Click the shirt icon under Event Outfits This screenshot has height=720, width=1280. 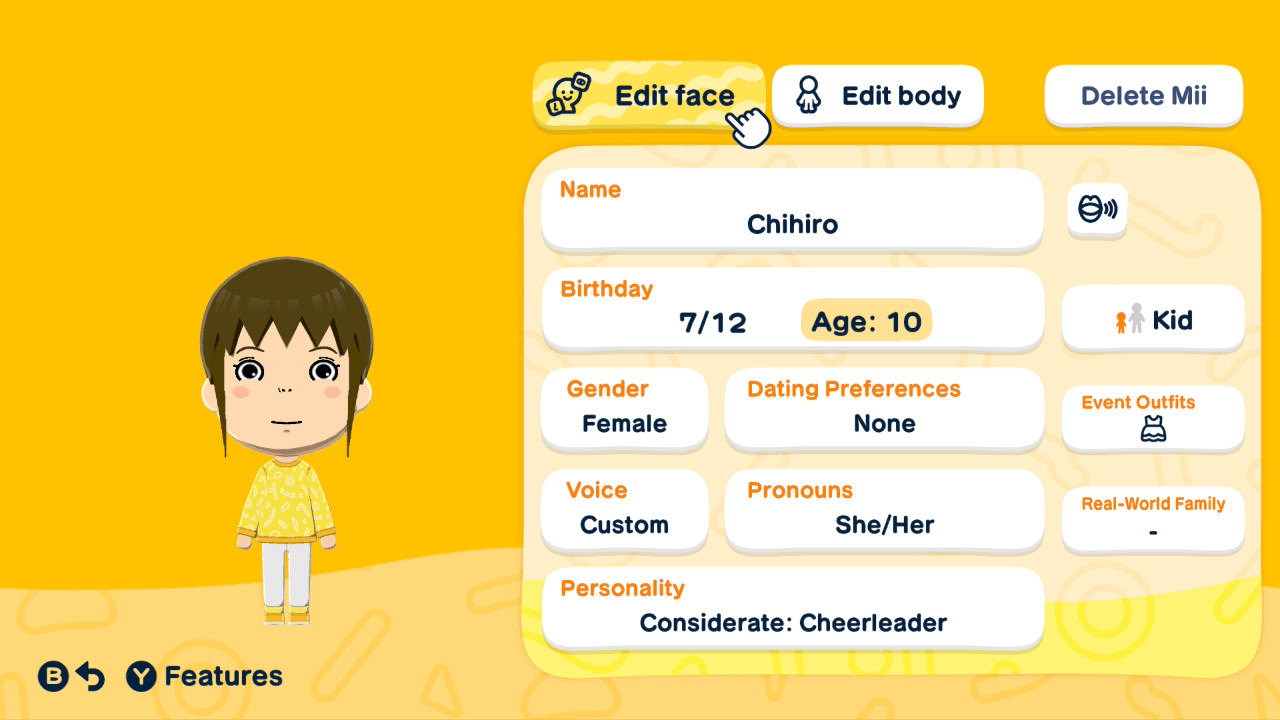tap(1152, 432)
